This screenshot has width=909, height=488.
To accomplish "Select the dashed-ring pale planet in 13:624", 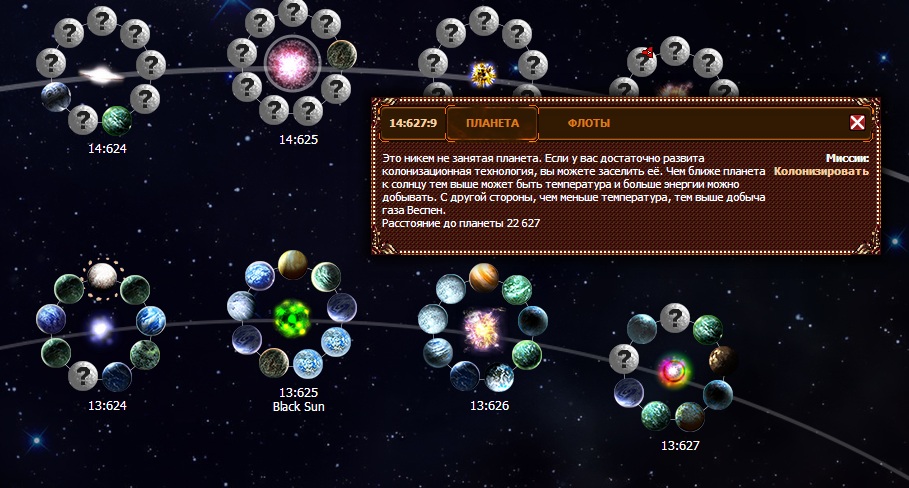I will 100,275.
